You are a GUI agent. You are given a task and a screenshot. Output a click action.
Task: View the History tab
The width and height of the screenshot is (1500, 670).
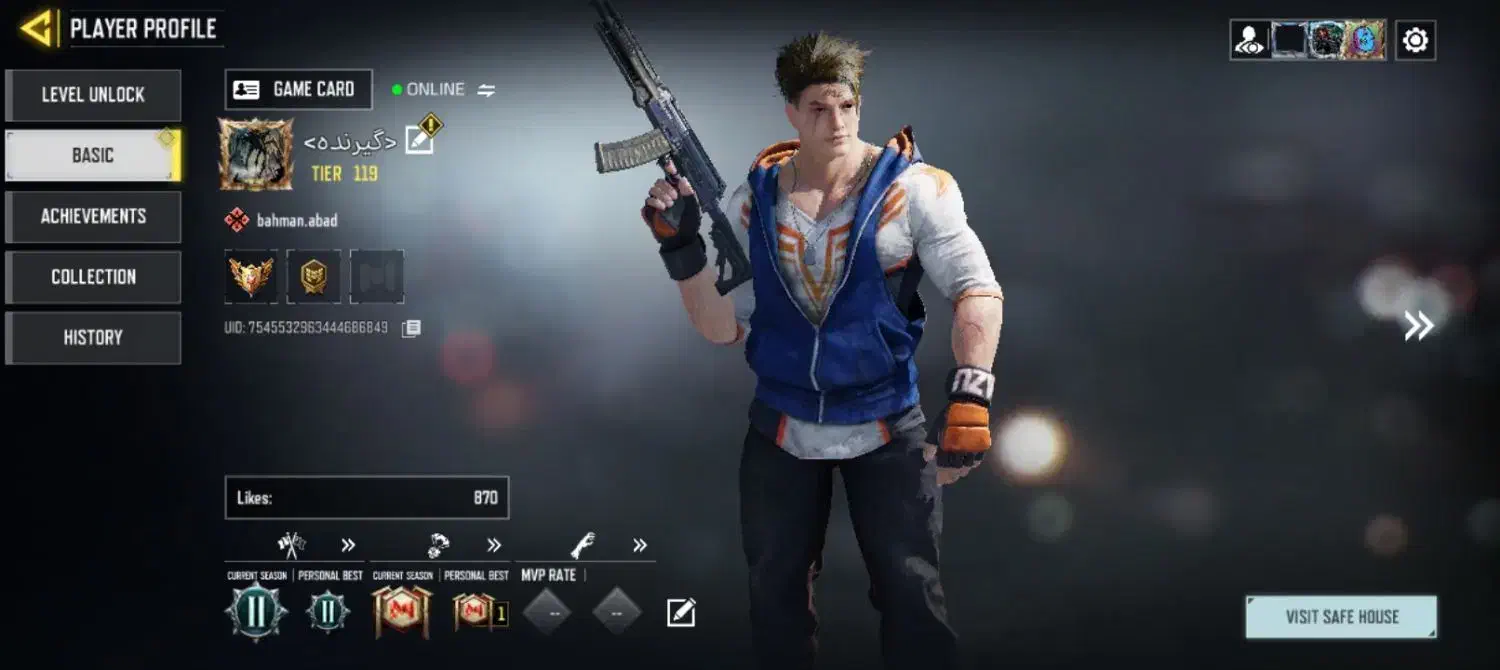click(x=93, y=338)
